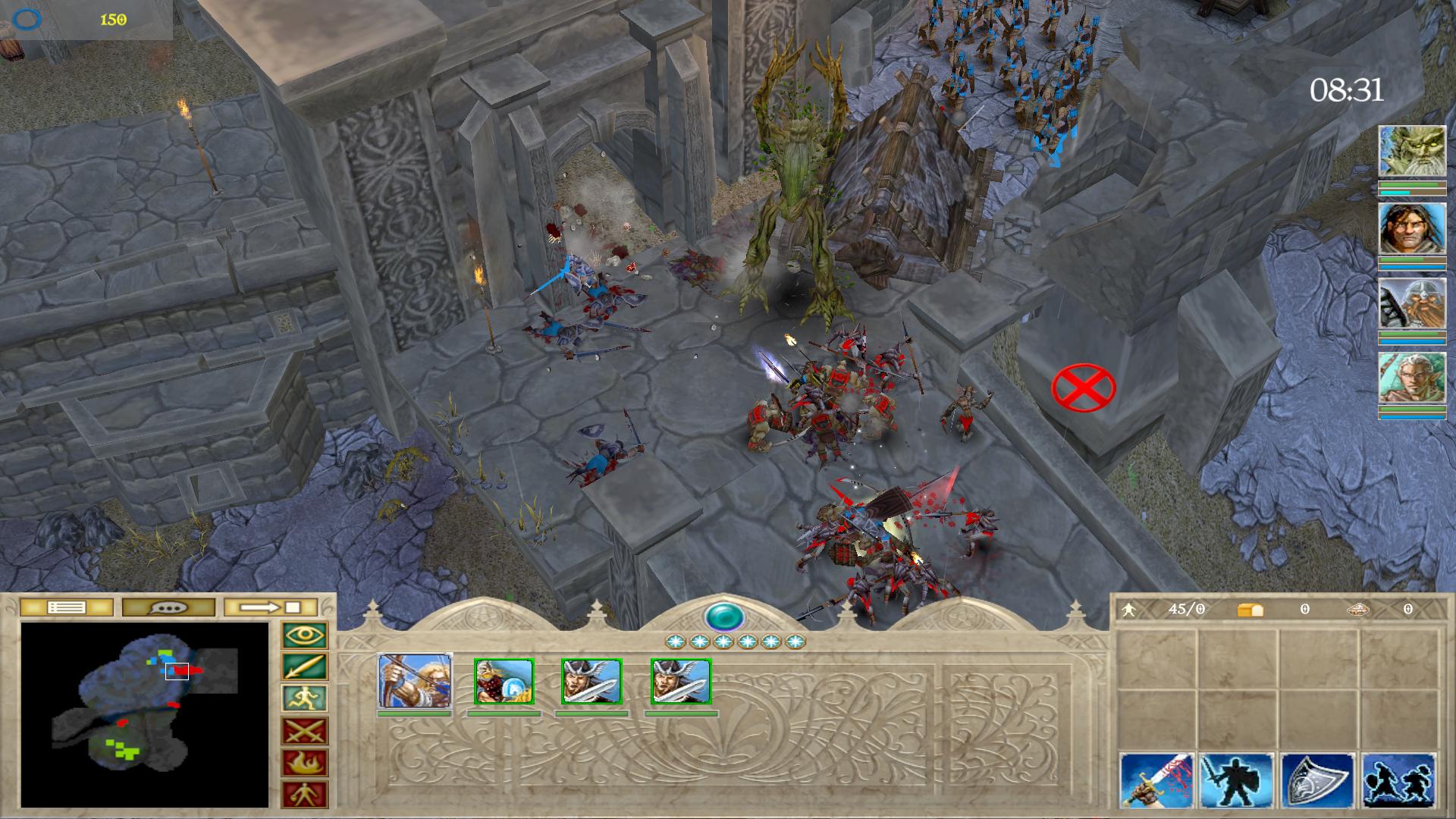Activate the bloody sword ability
Screen dimensions: 1456x819
(x=1157, y=781)
